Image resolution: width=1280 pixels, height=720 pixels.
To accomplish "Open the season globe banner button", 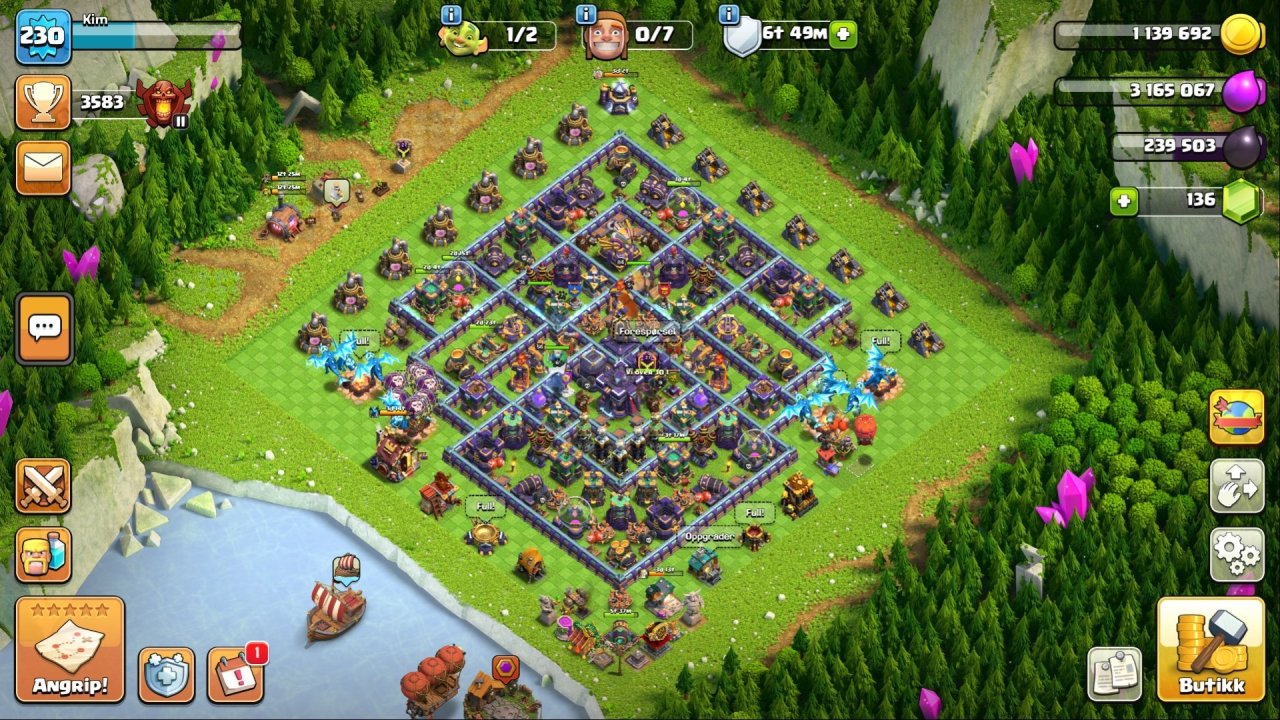I will [x=1237, y=417].
